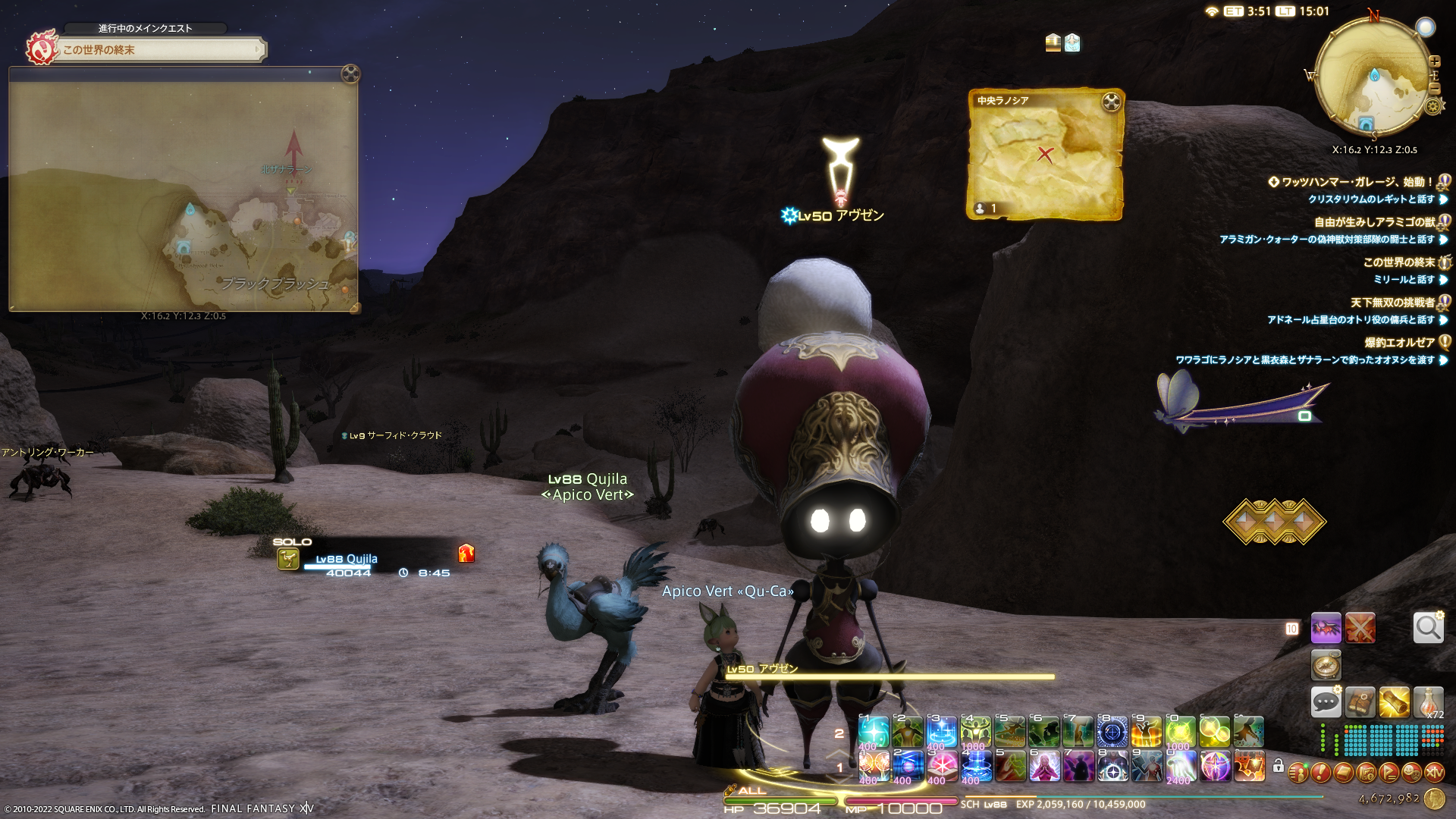
Task: Activate the pink praying figure ability
Action: coord(1044,767)
